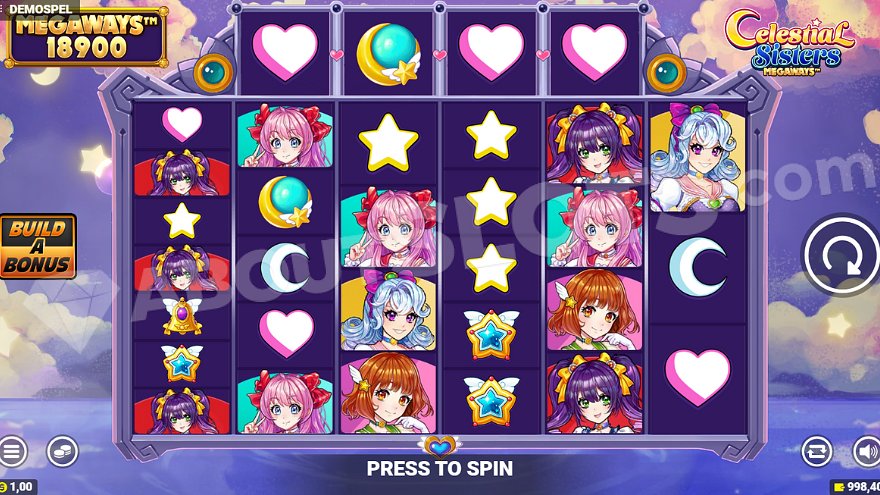Open bet settings with the coins icon
This screenshot has width=880, height=495.
[62, 451]
